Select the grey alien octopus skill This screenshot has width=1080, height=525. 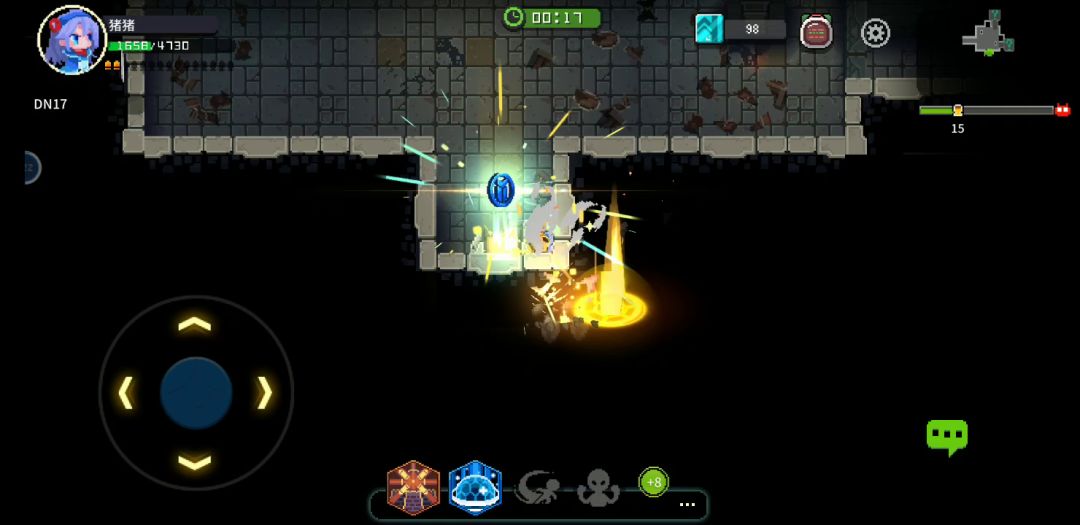point(598,488)
